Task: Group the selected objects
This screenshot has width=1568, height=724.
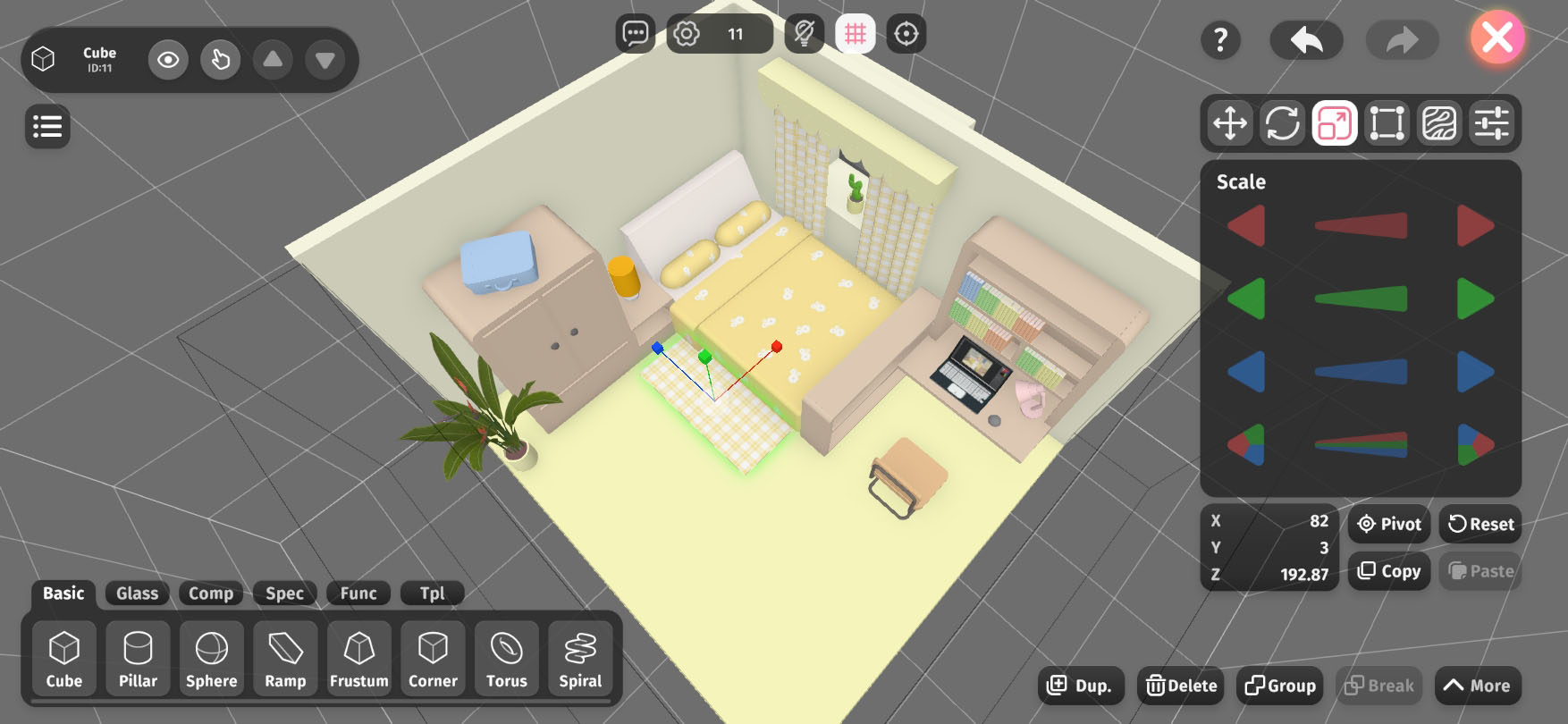Action: (1280, 686)
